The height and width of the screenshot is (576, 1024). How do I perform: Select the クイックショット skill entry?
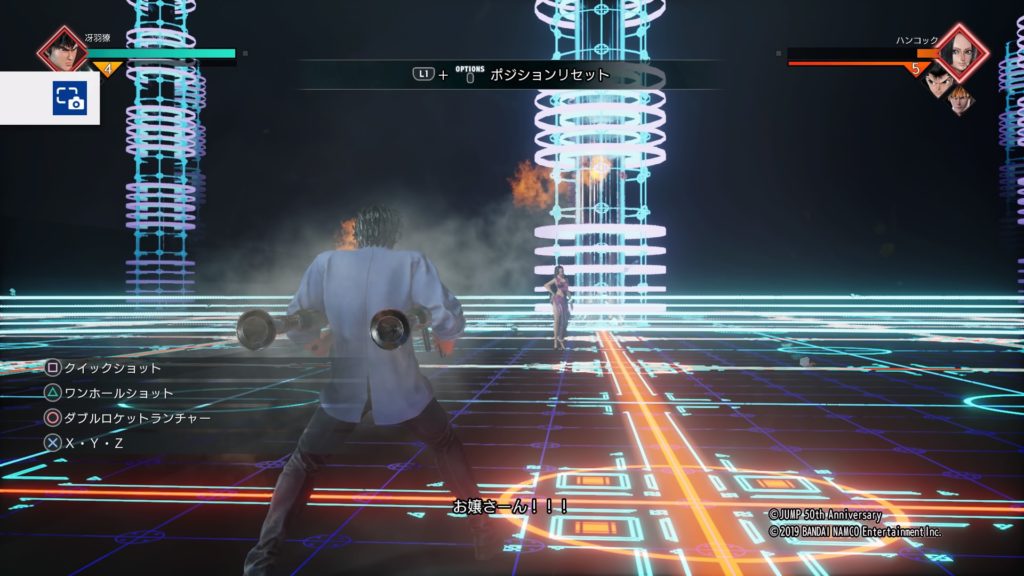(104, 368)
